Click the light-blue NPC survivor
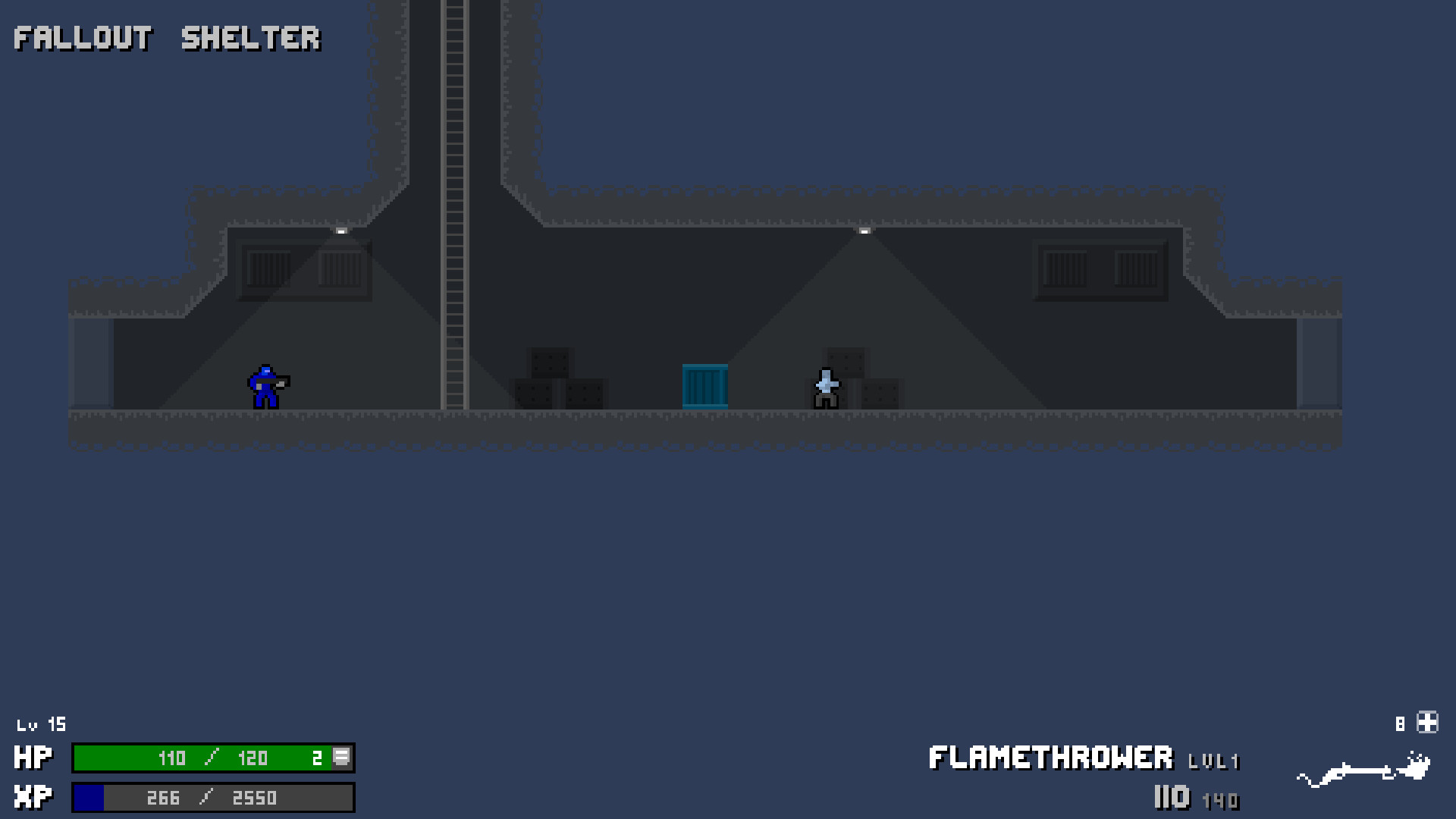Image resolution: width=1456 pixels, height=819 pixels. [x=825, y=387]
